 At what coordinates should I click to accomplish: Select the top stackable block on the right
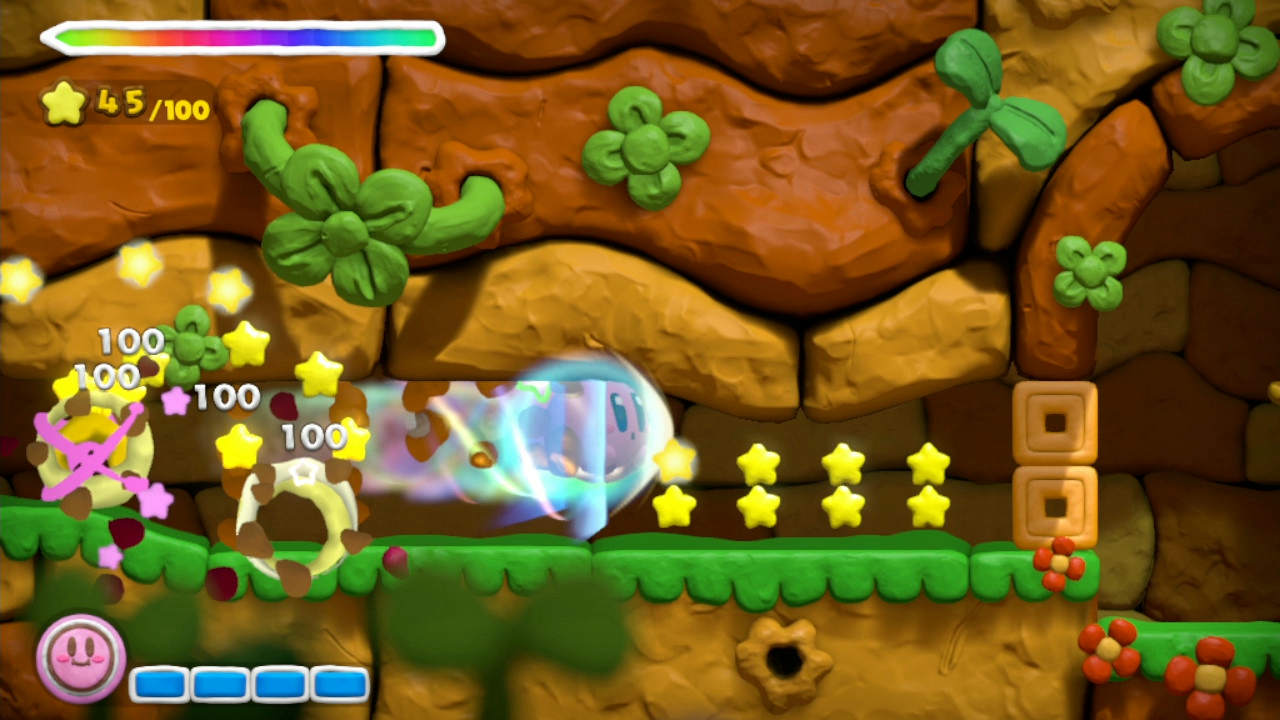point(1055,422)
